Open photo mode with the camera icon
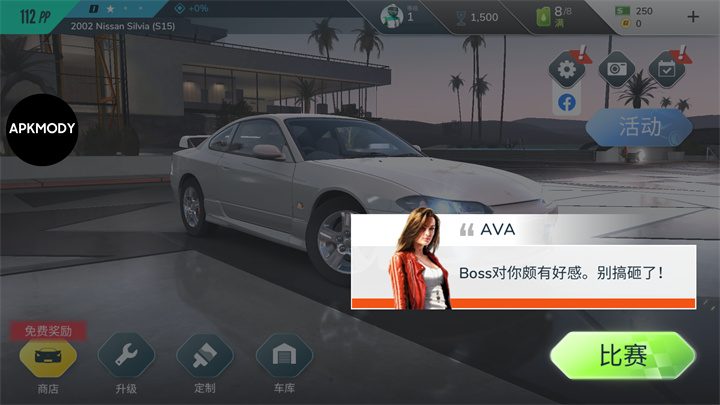This screenshot has height=405, width=720. 617,70
